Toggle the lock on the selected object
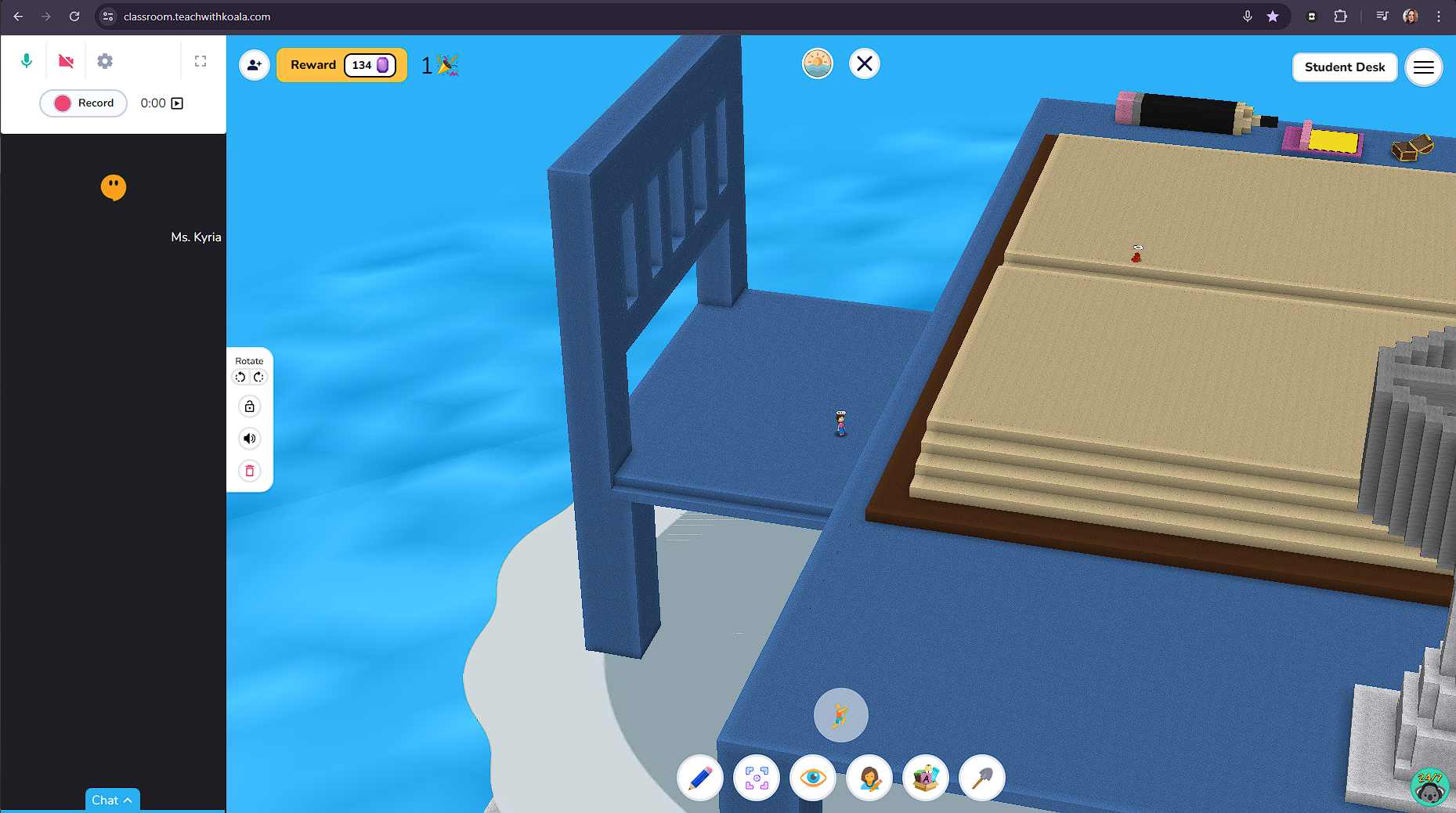The height and width of the screenshot is (813, 1456). pyautogui.click(x=249, y=406)
